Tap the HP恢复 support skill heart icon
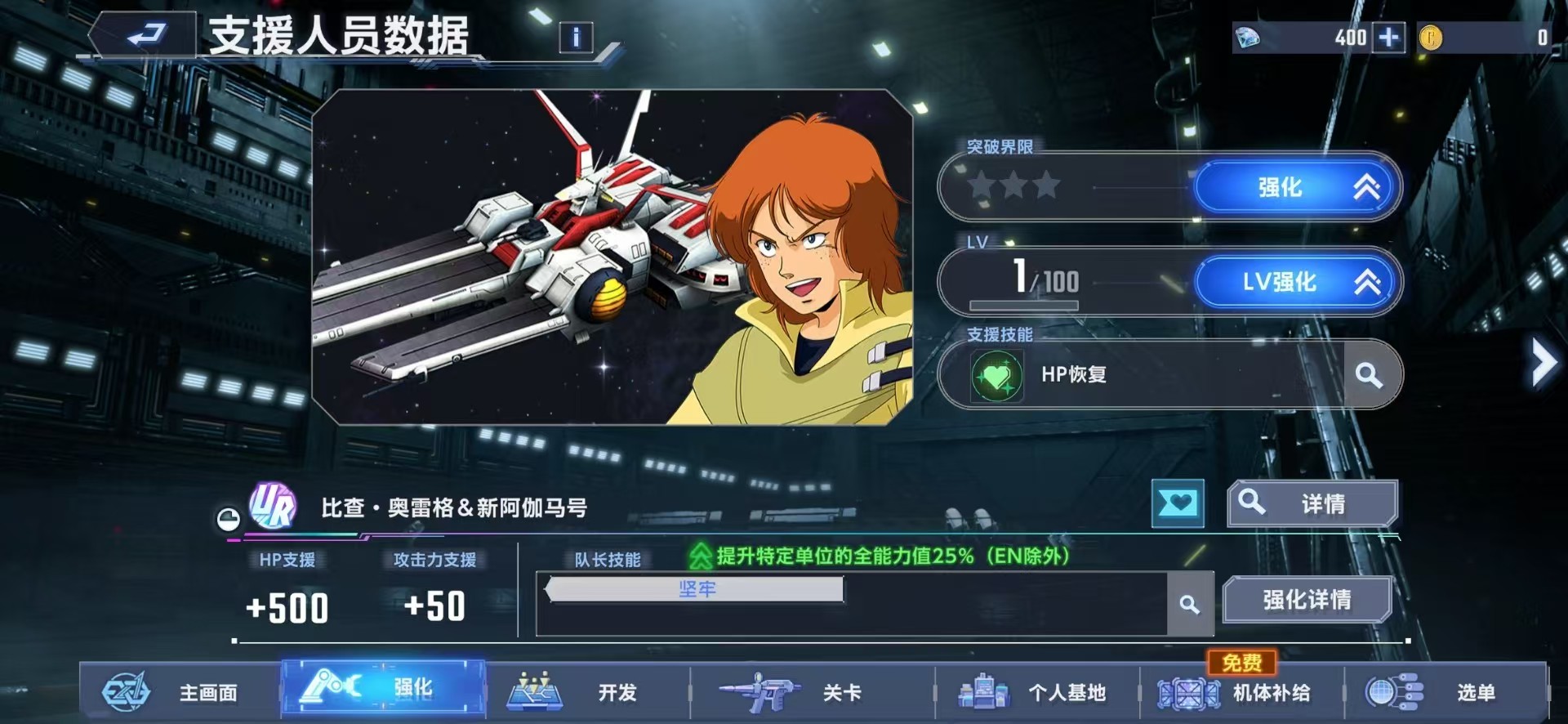 [998, 374]
